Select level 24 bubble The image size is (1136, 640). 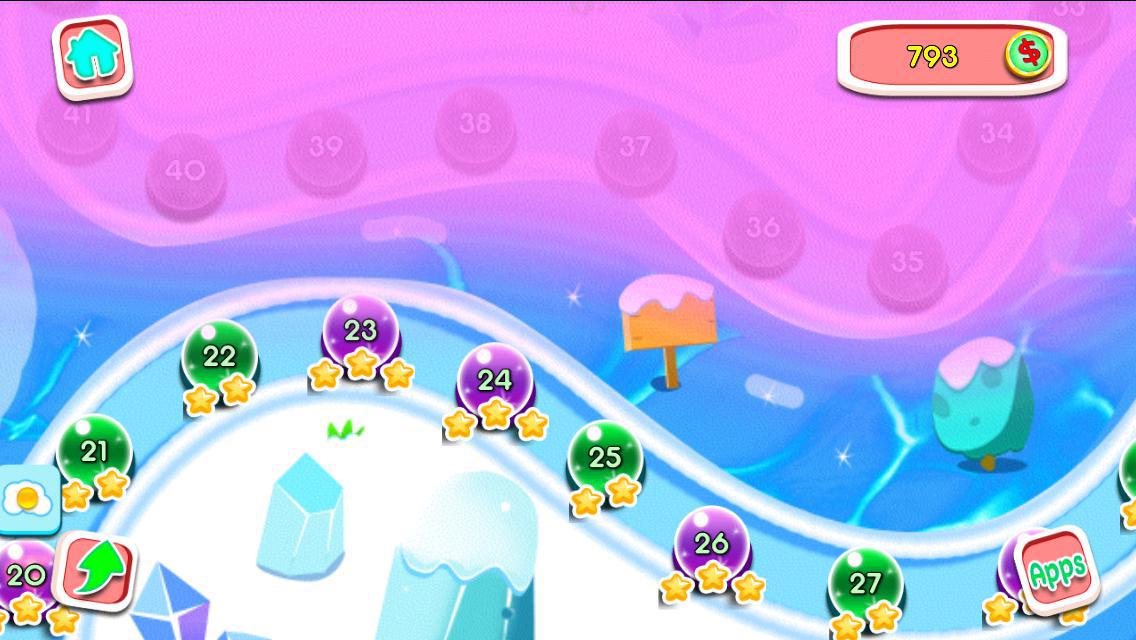point(495,380)
